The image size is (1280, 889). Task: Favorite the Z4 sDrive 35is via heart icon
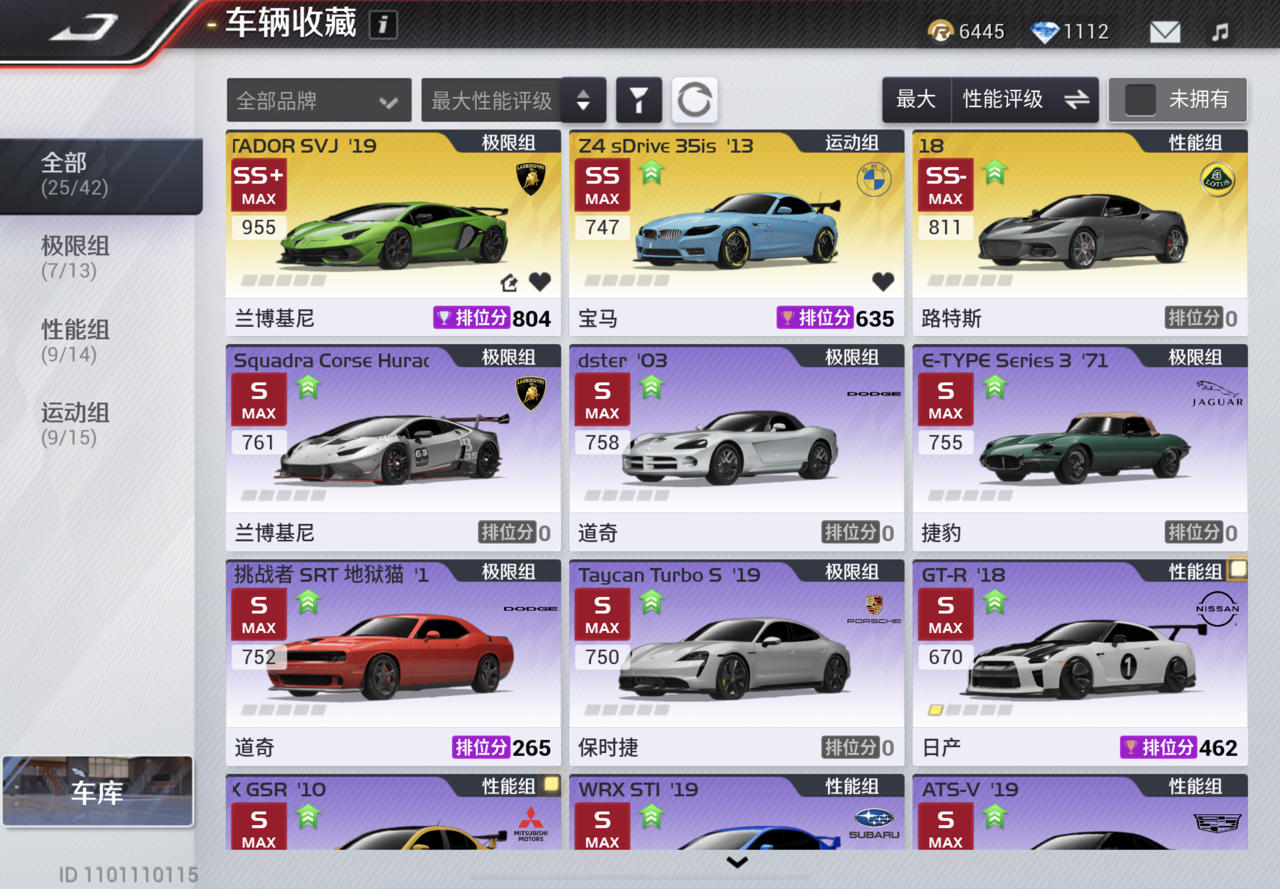coord(883,282)
